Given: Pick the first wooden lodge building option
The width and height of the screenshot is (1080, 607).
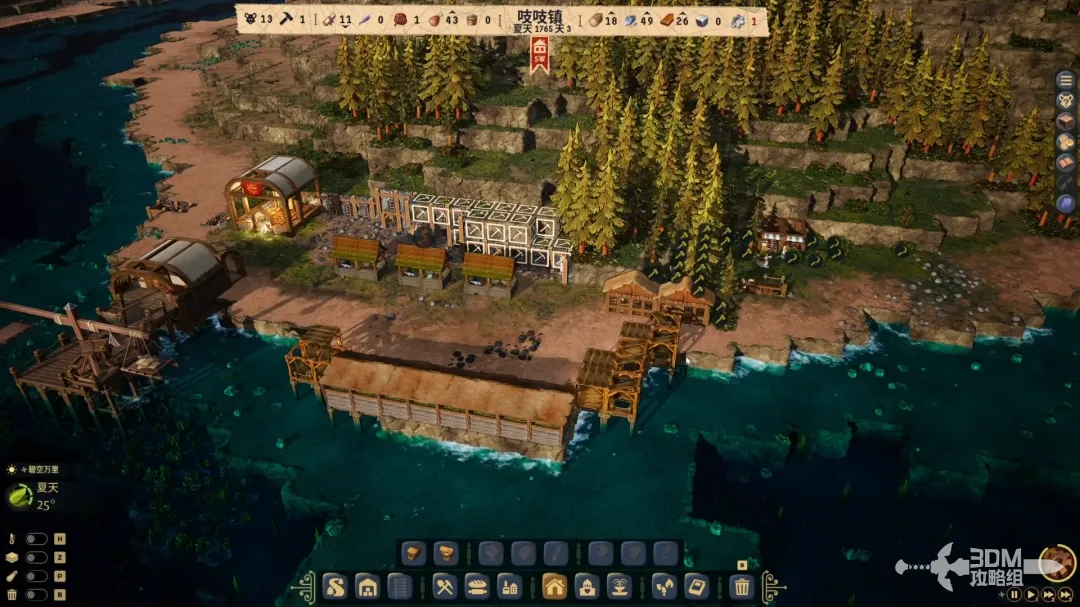Looking at the screenshot, I should click(x=414, y=553).
